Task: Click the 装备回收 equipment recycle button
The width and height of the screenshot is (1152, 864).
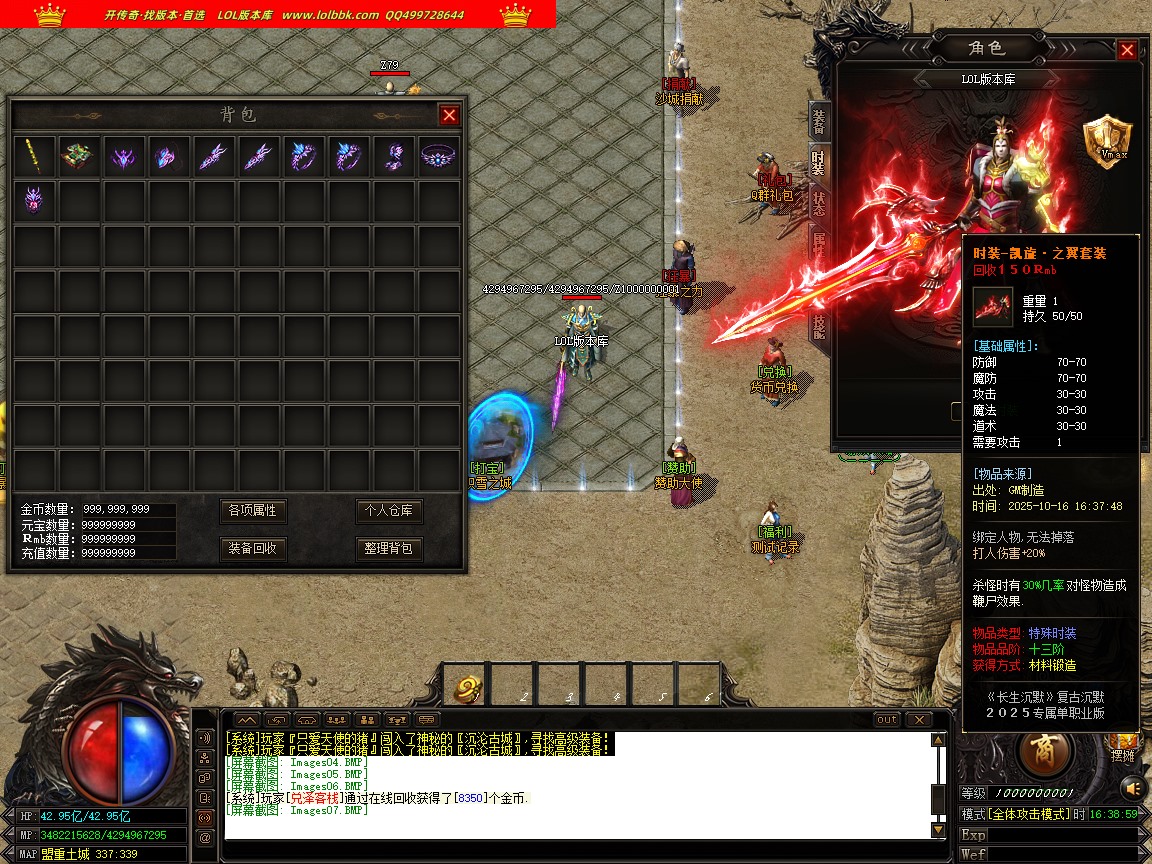Action: [x=252, y=549]
